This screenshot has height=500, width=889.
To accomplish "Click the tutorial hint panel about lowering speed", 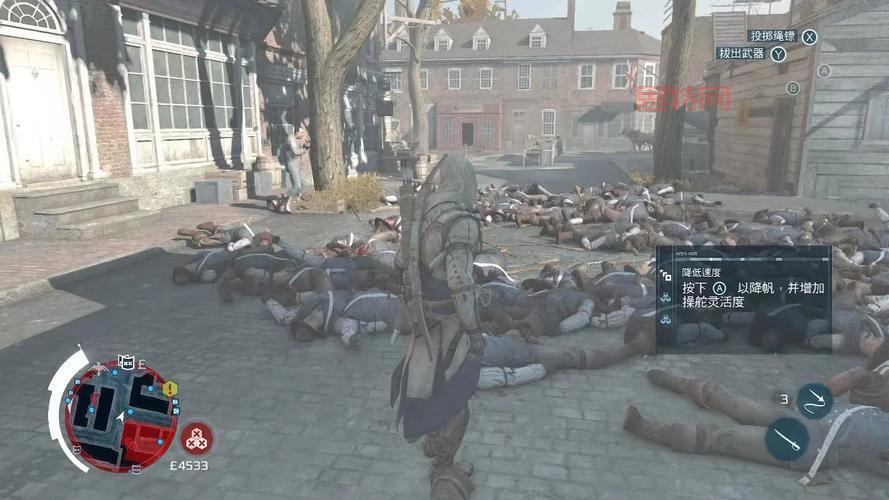I will coord(743,299).
